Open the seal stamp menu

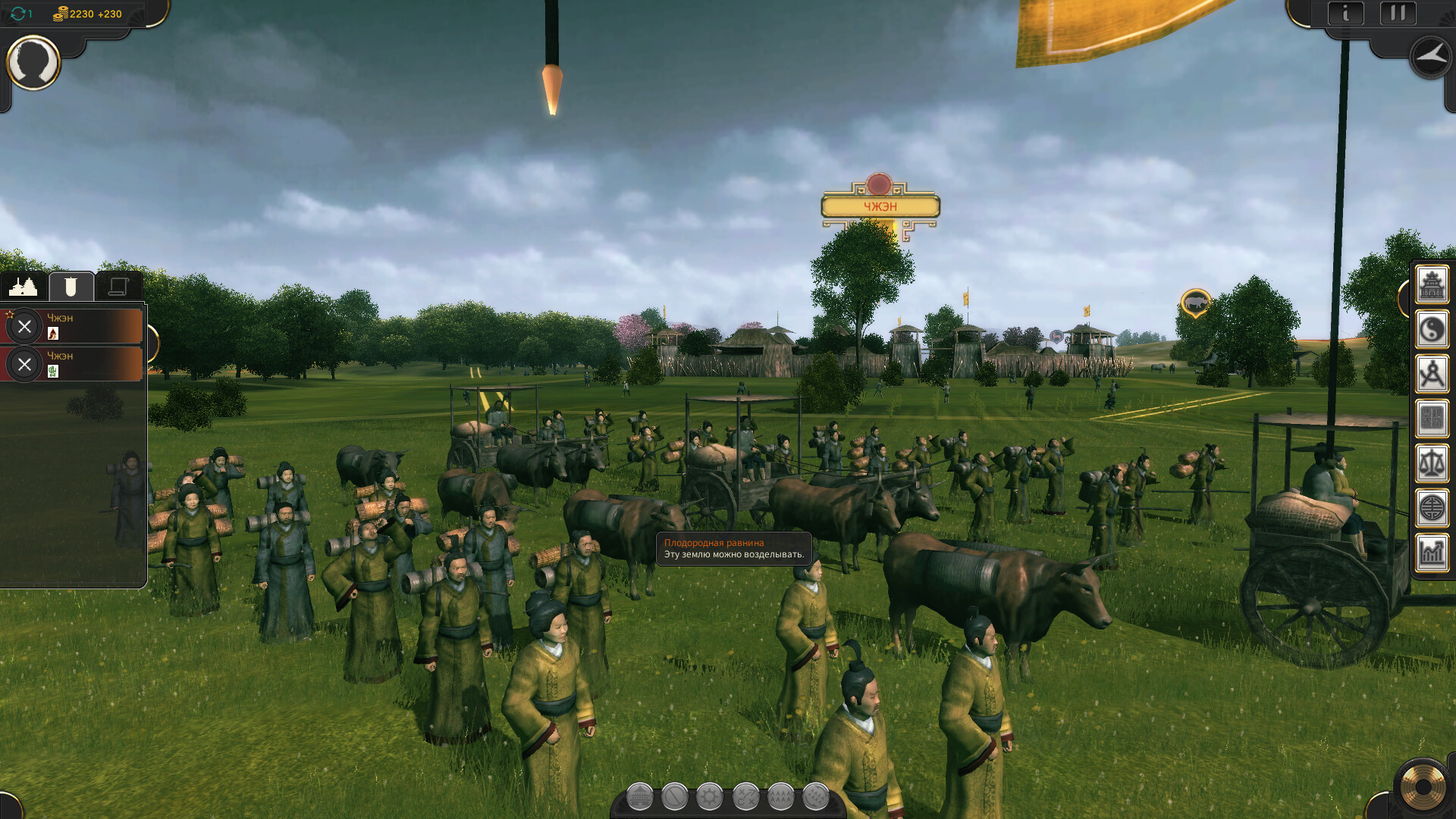1432,419
